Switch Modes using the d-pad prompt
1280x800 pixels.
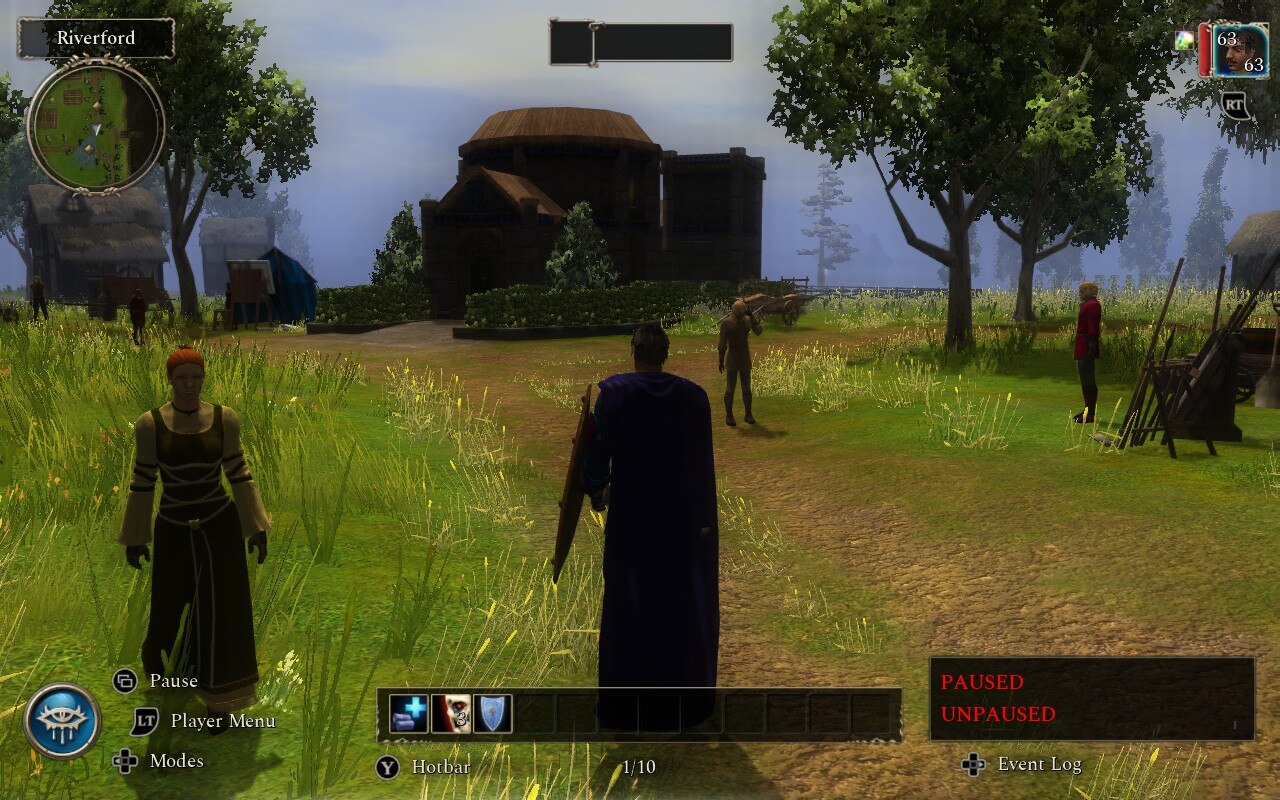(x=126, y=761)
